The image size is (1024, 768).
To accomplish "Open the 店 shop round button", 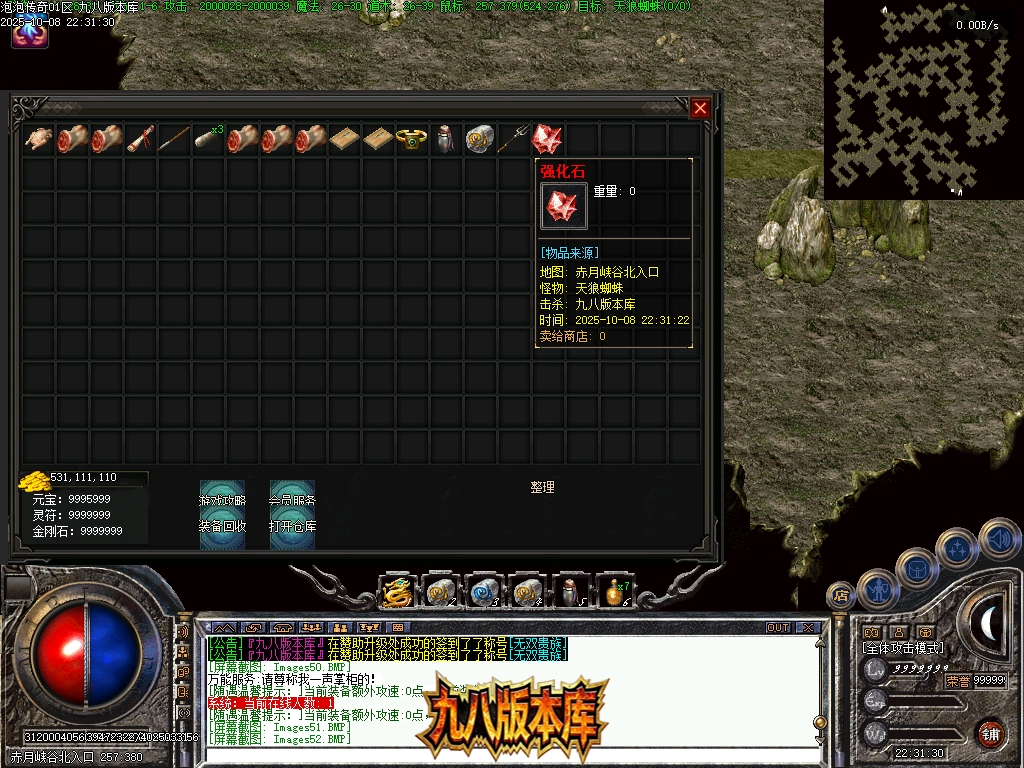I will (840, 597).
